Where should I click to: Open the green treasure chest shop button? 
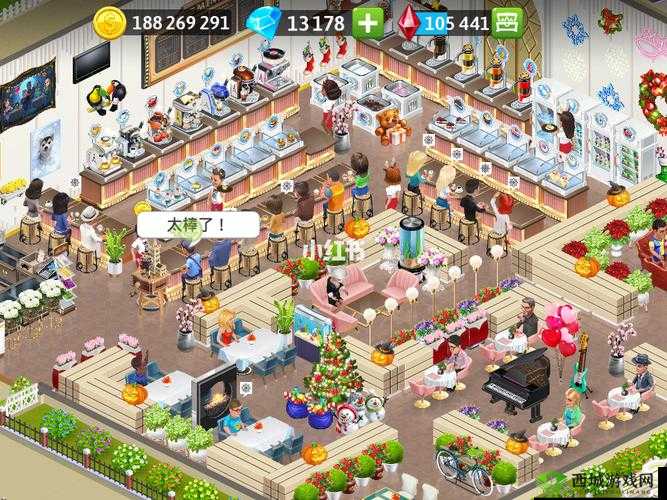click(x=509, y=22)
